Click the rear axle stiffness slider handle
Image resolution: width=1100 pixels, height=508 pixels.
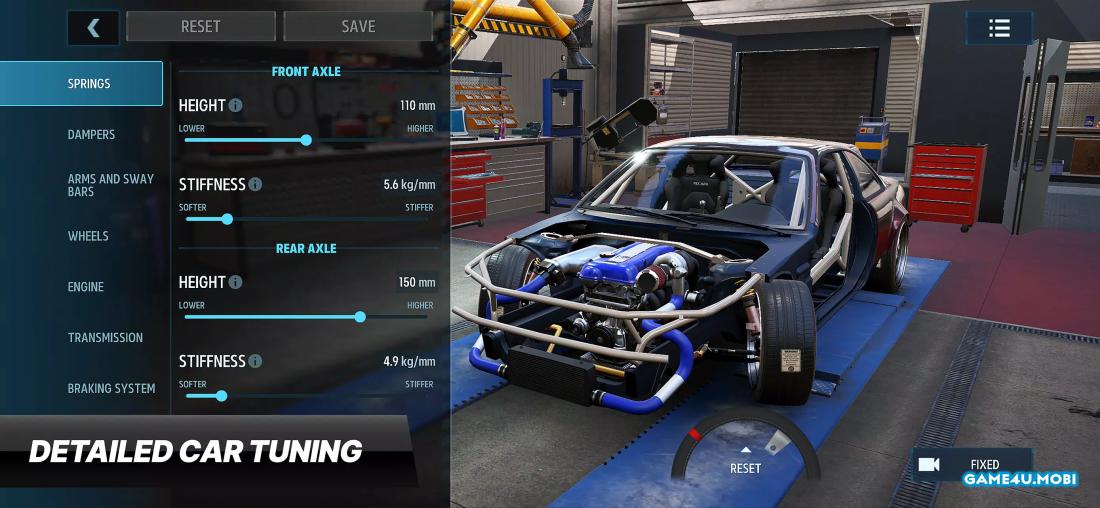221,396
